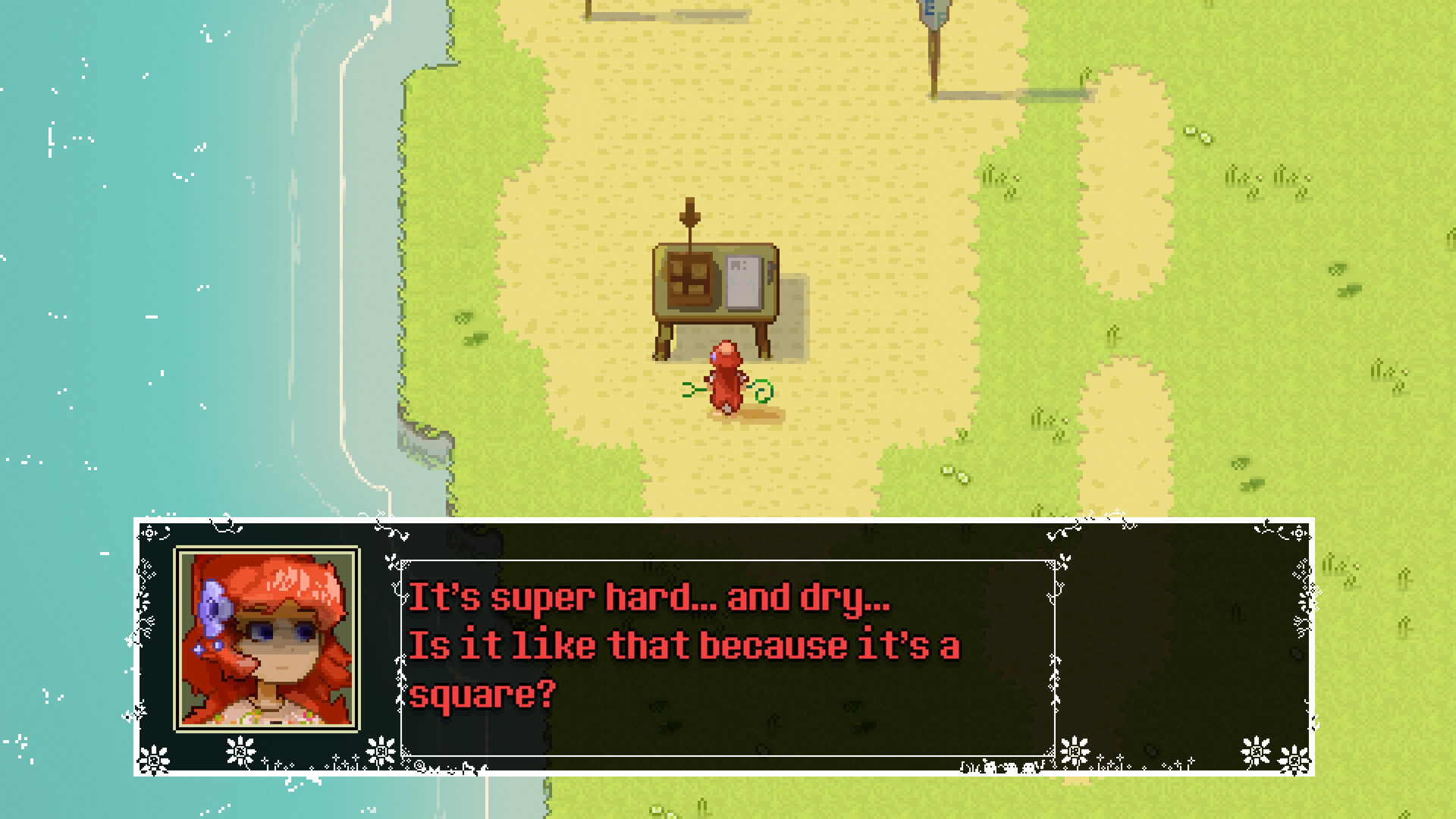Click the white note pinned on the workbench
This screenshot has height=819, width=1456.
(743, 282)
